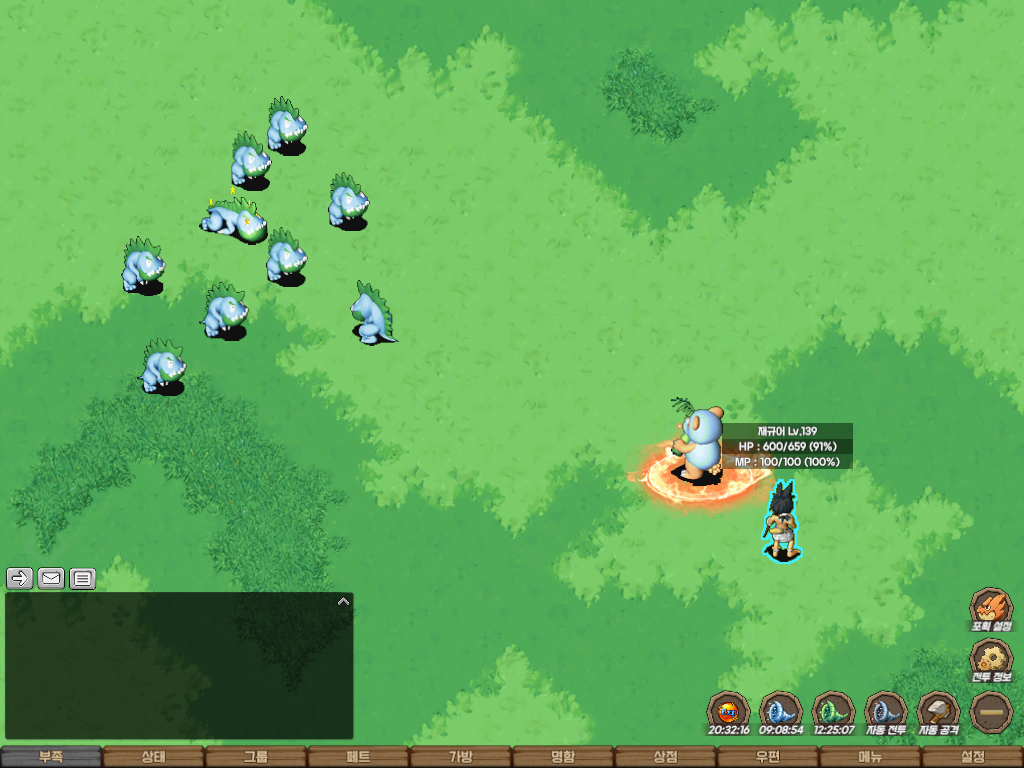Open the 가방 (bag) inventory
The height and width of the screenshot is (768, 1024).
coord(460,757)
